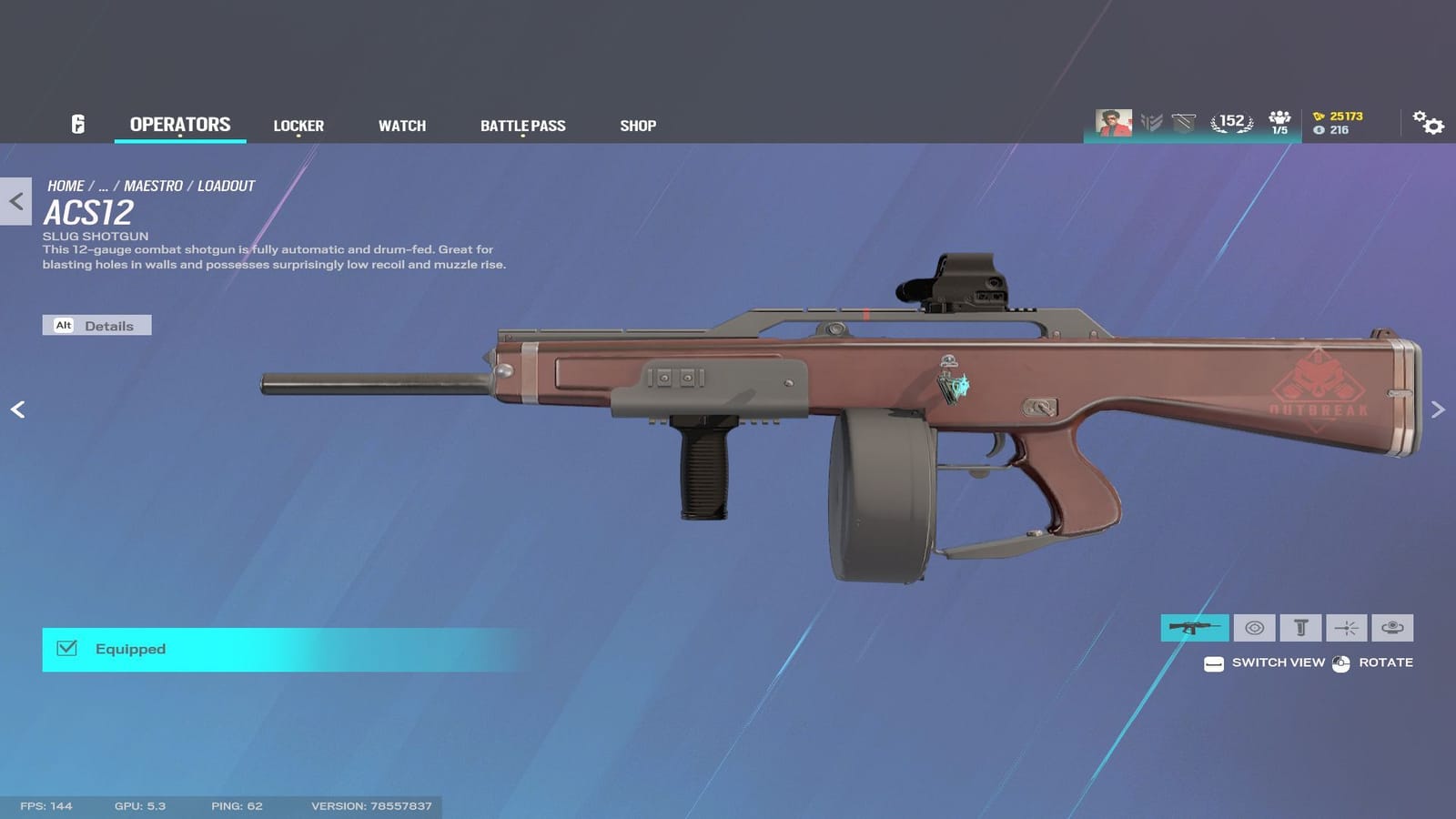Image resolution: width=1456 pixels, height=819 pixels.
Task: Expand the breadcrumb ellipsis in navigation path
Action: pos(103,186)
